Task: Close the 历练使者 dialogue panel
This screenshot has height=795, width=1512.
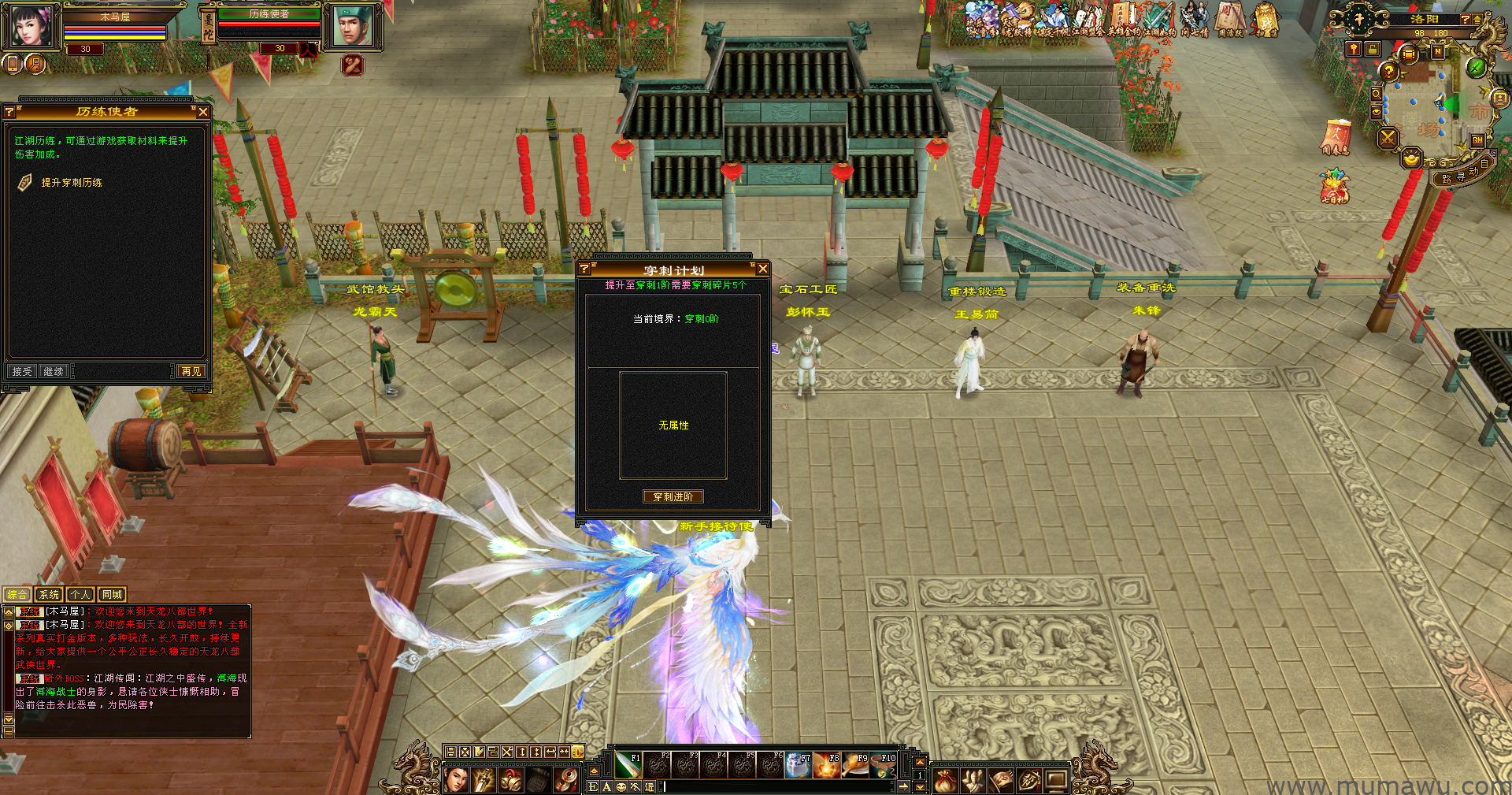Action: pyautogui.click(x=202, y=112)
